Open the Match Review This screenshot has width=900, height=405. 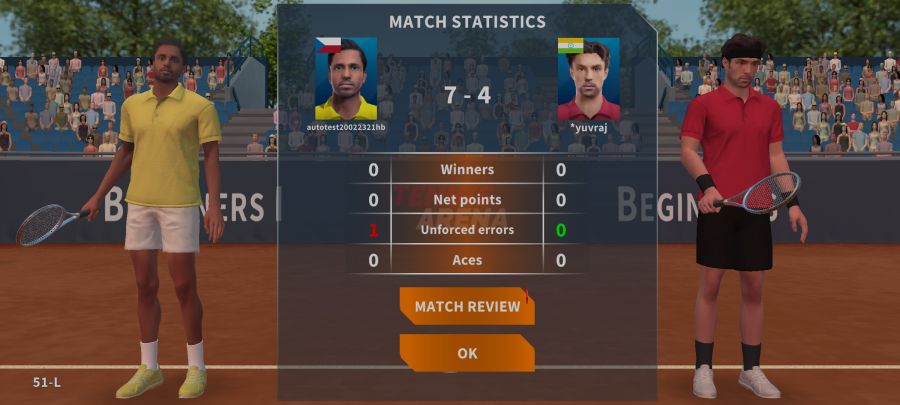pyautogui.click(x=467, y=306)
